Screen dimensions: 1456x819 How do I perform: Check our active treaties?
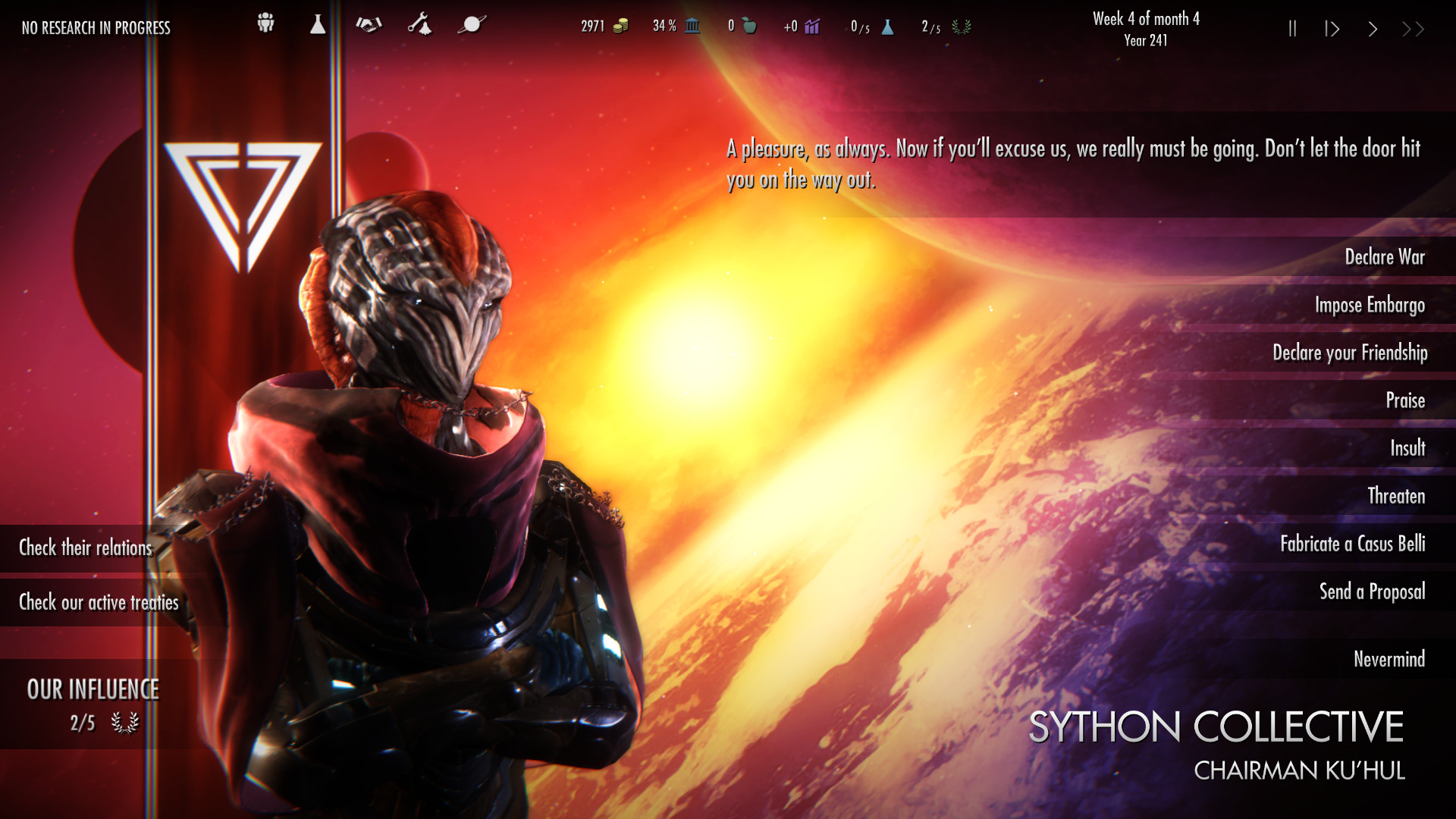pyautogui.click(x=98, y=603)
